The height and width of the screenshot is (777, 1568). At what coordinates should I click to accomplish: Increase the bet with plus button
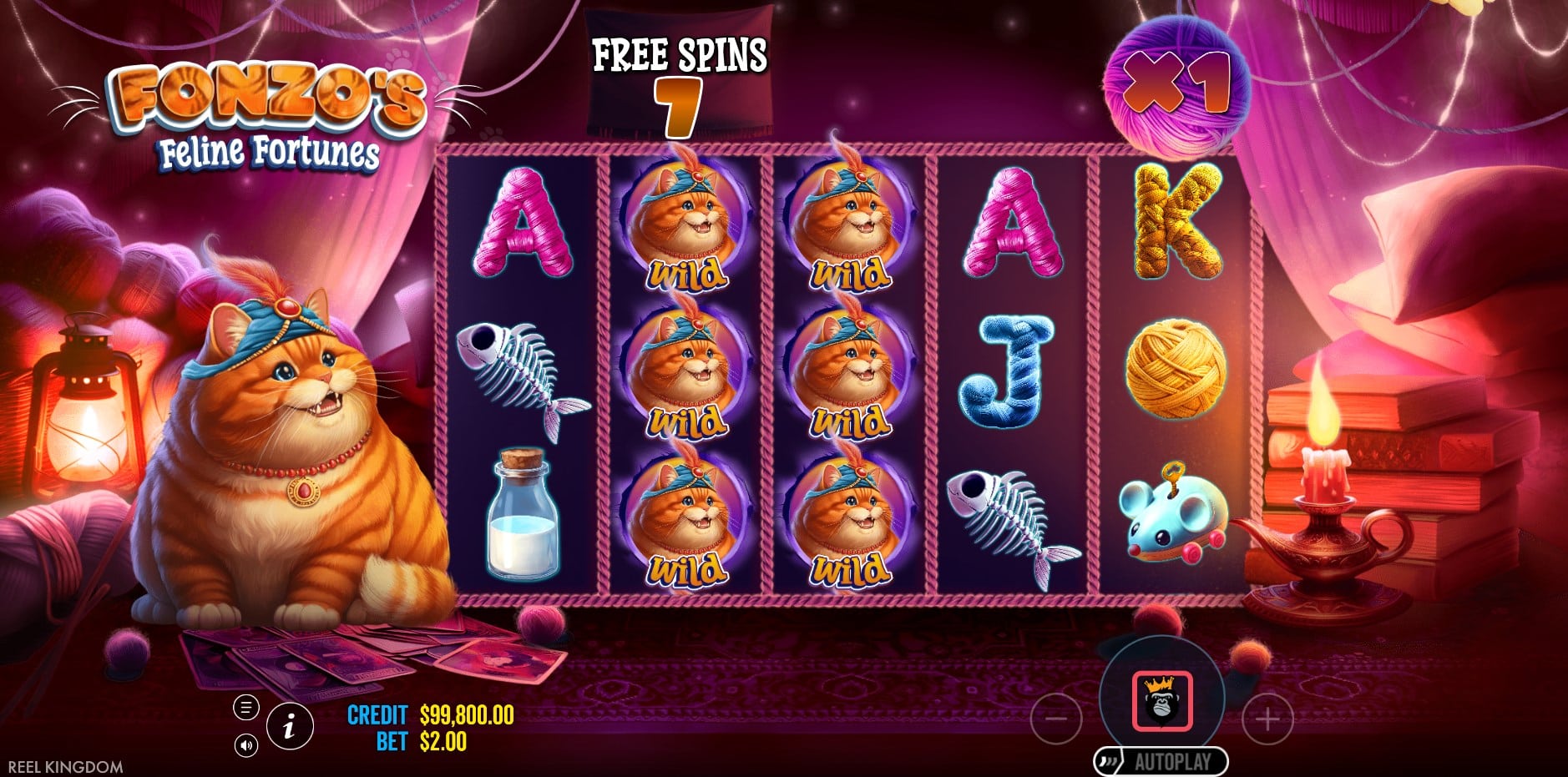[x=1267, y=719]
